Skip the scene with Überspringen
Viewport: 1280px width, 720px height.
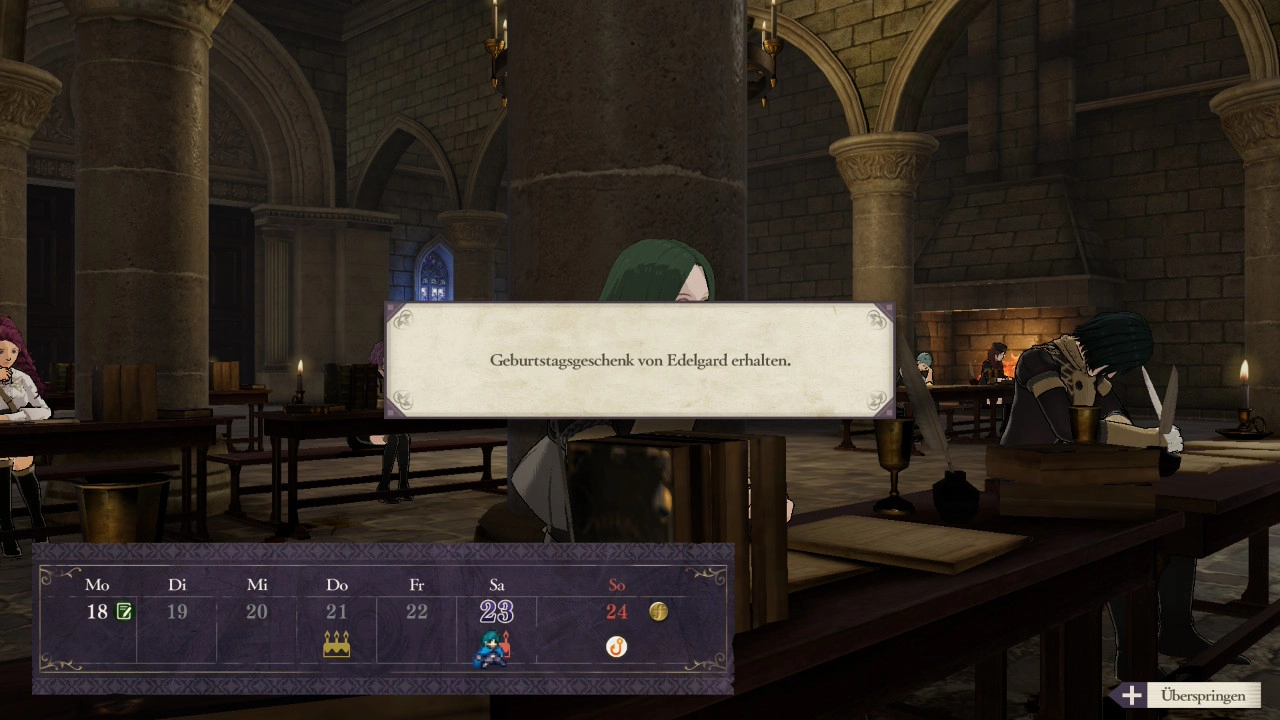[x=1190, y=695]
